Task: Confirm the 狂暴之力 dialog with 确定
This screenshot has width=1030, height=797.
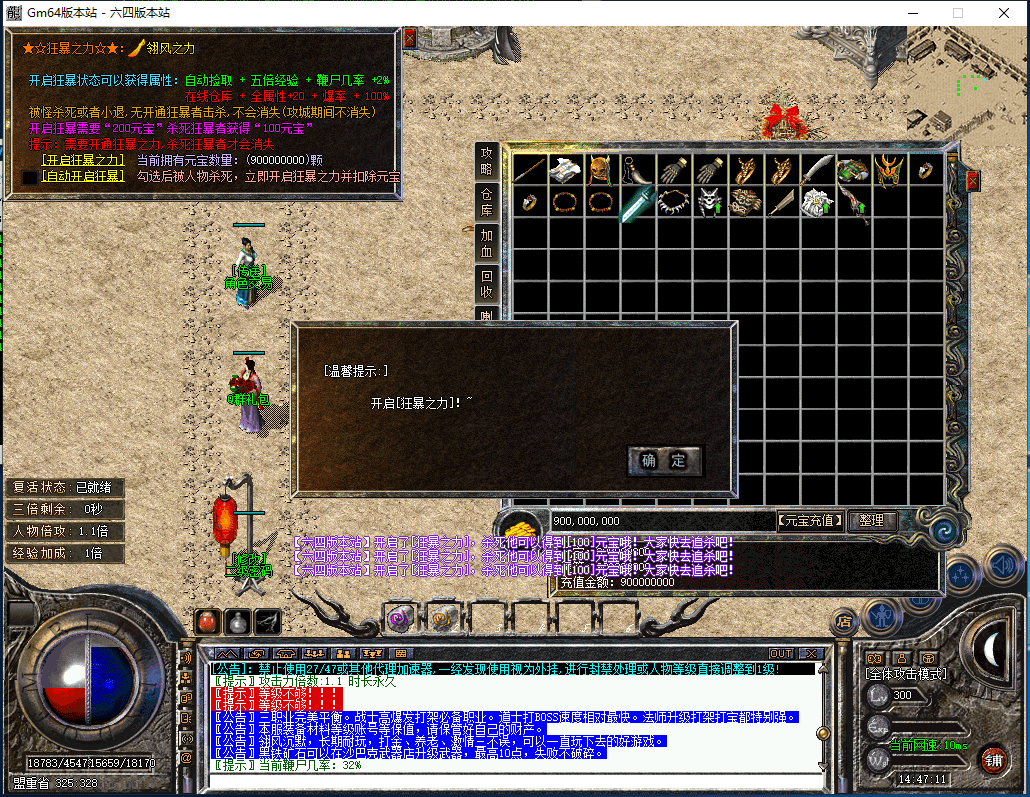Action: [665, 461]
